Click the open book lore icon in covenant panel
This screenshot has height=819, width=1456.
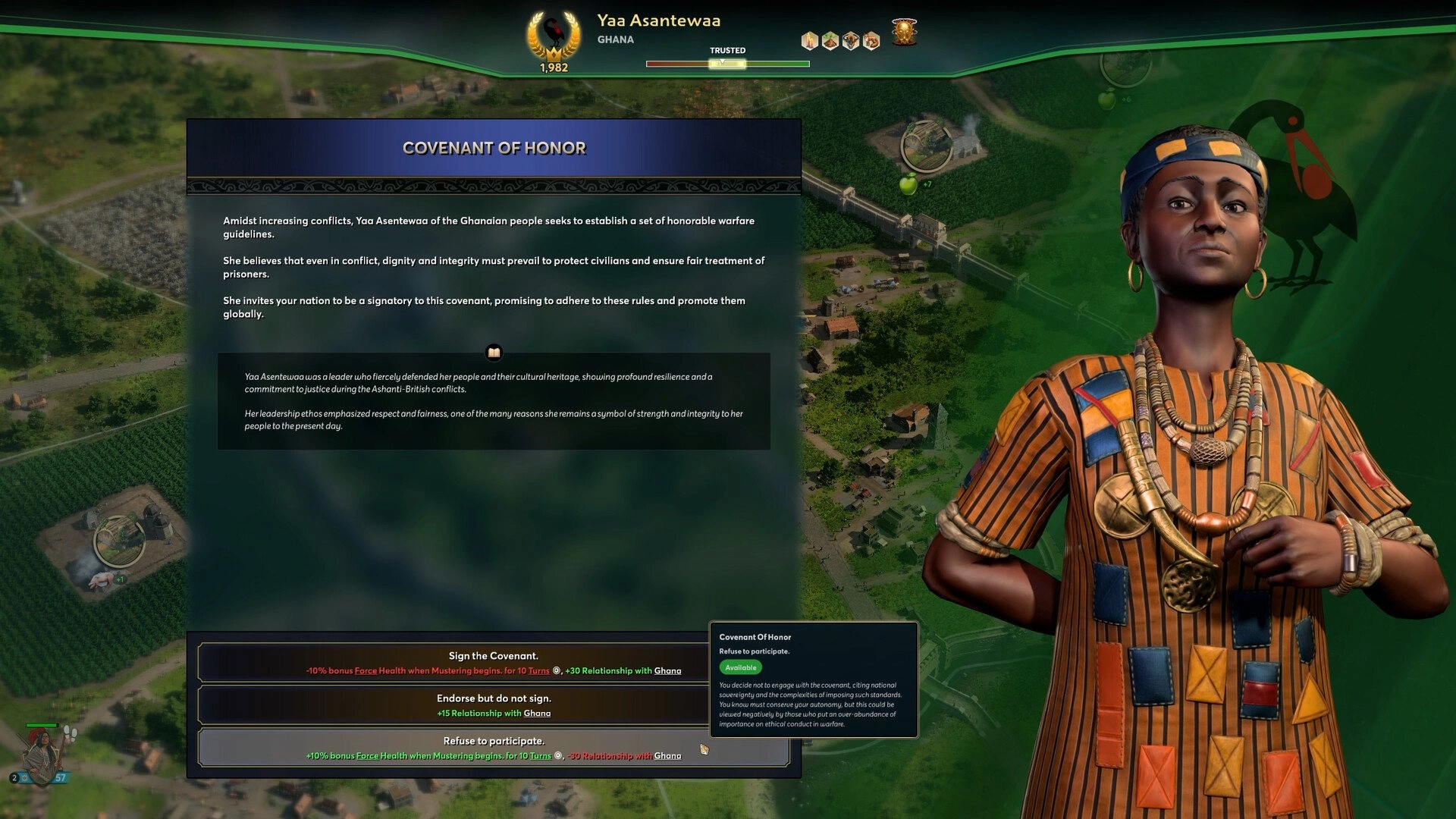pos(494,352)
